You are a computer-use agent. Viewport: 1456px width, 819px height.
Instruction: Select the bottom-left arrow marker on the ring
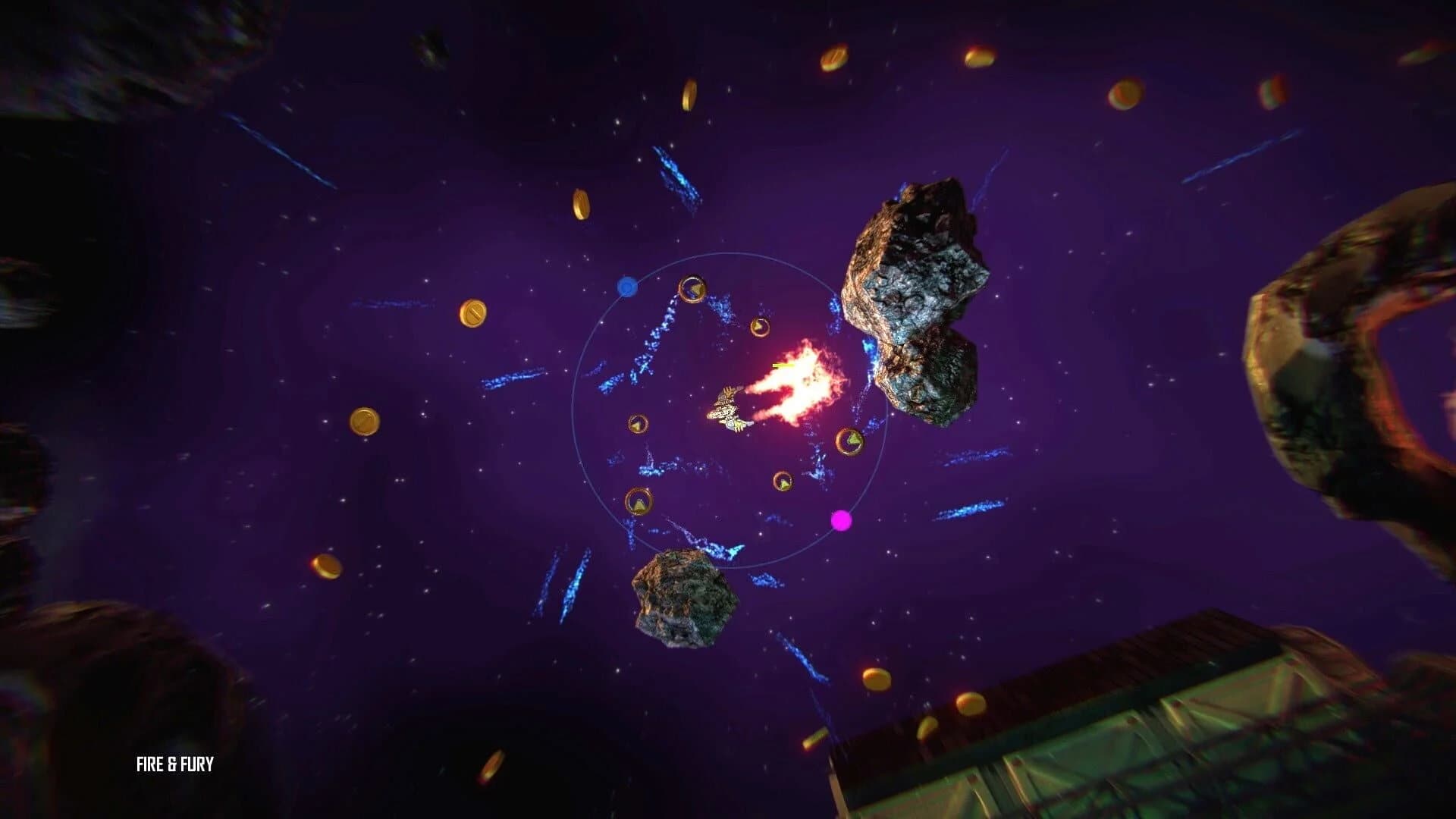tap(639, 500)
